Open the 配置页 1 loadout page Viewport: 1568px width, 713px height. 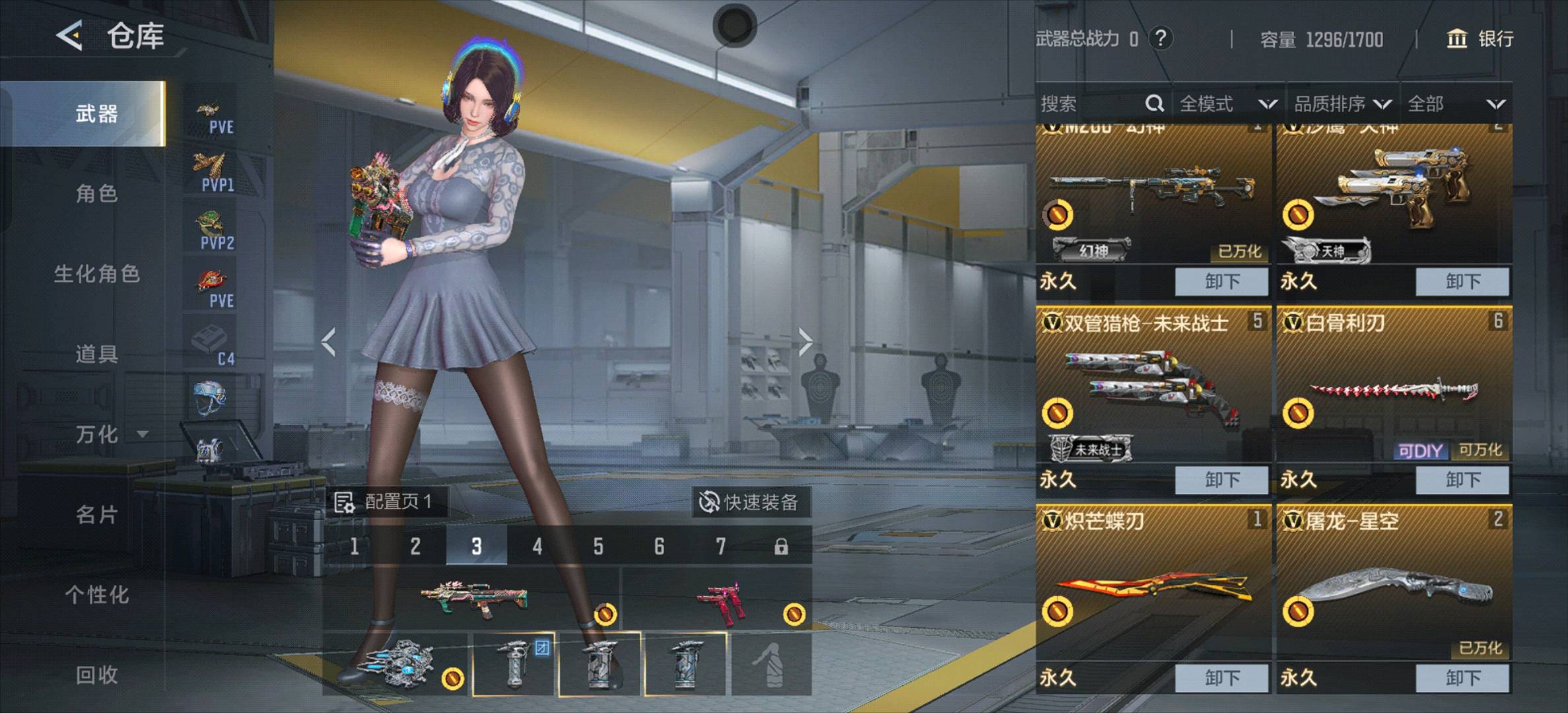385,502
